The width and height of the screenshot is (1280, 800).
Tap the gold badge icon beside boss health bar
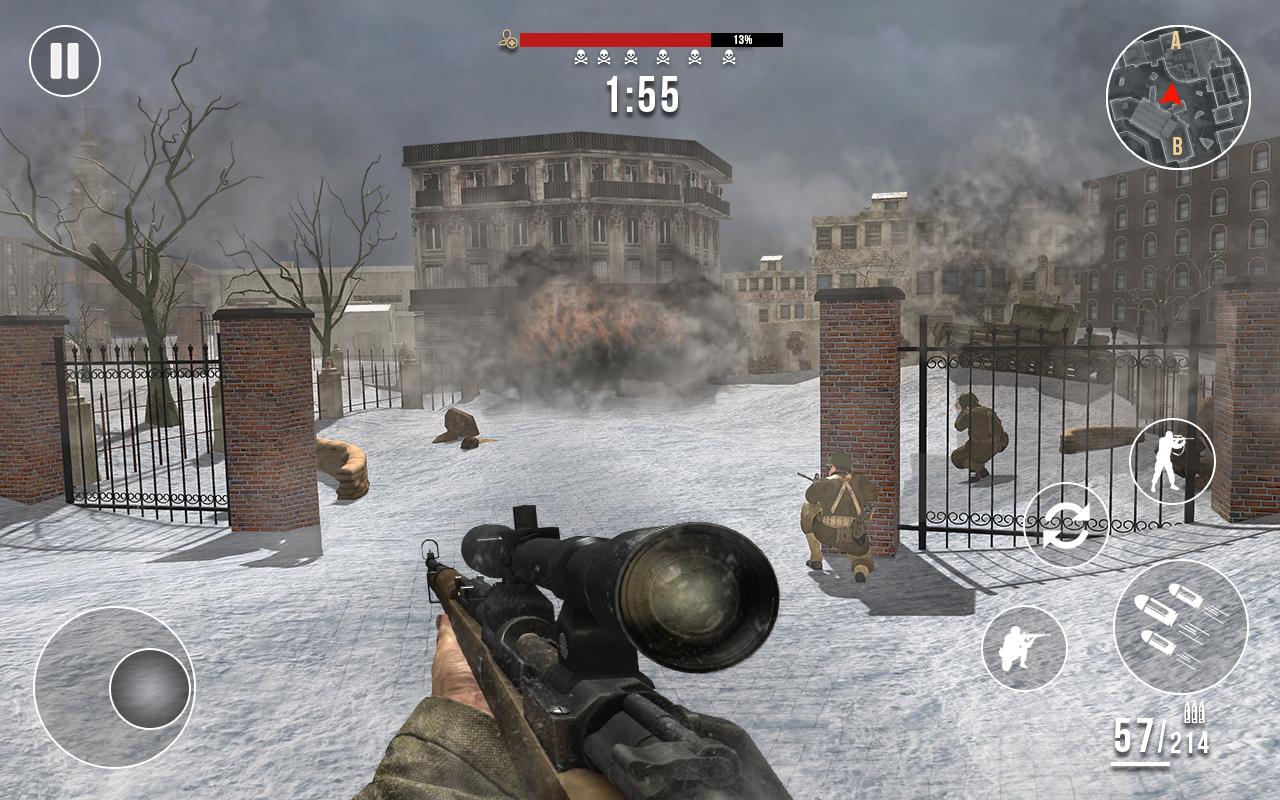(506, 38)
